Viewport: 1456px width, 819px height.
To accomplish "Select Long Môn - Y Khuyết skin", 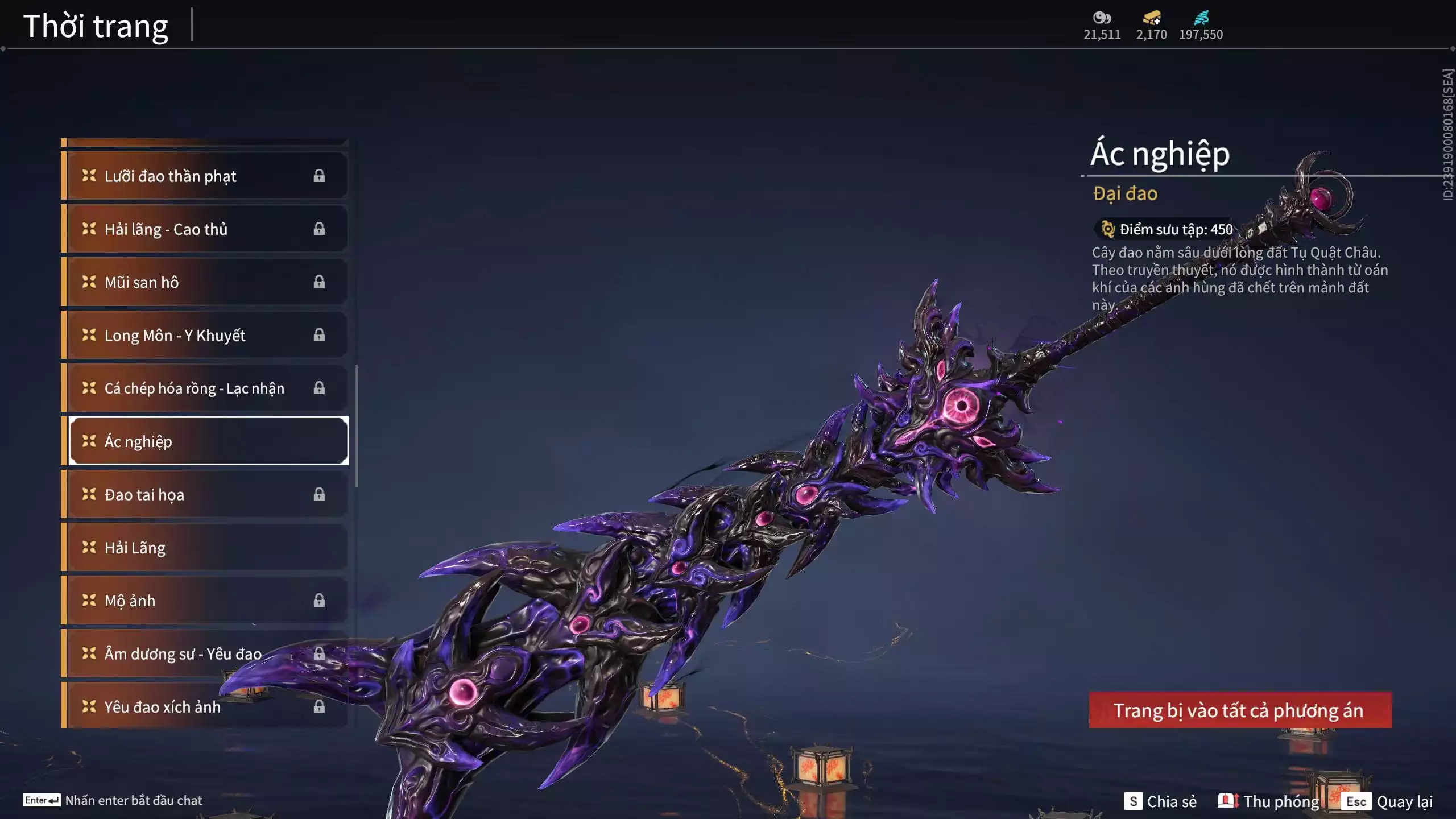I will [x=205, y=335].
